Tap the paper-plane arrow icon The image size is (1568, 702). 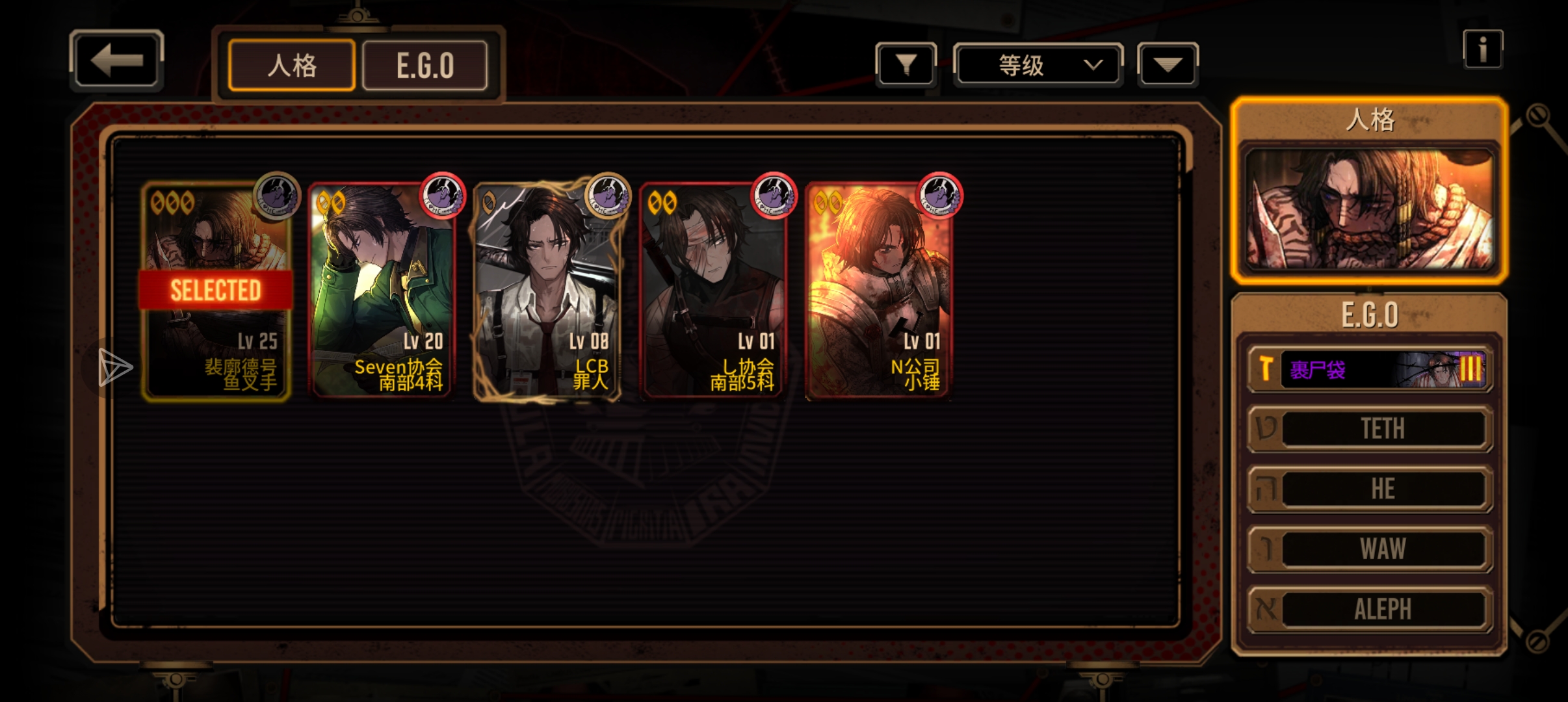point(114,367)
